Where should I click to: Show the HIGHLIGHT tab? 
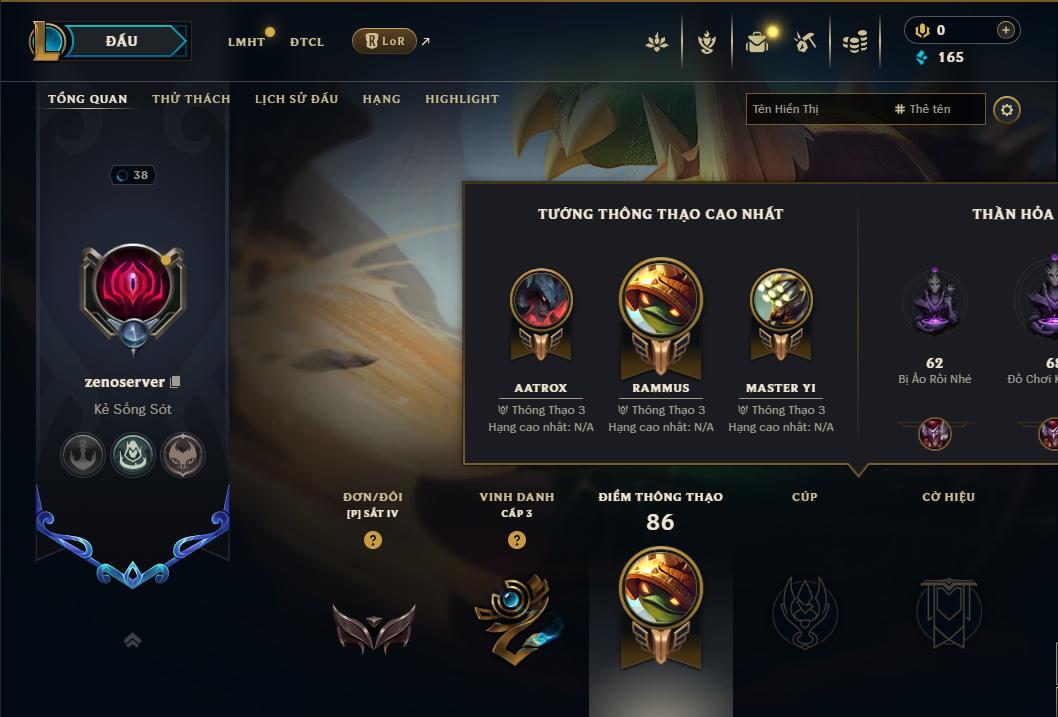pos(461,99)
